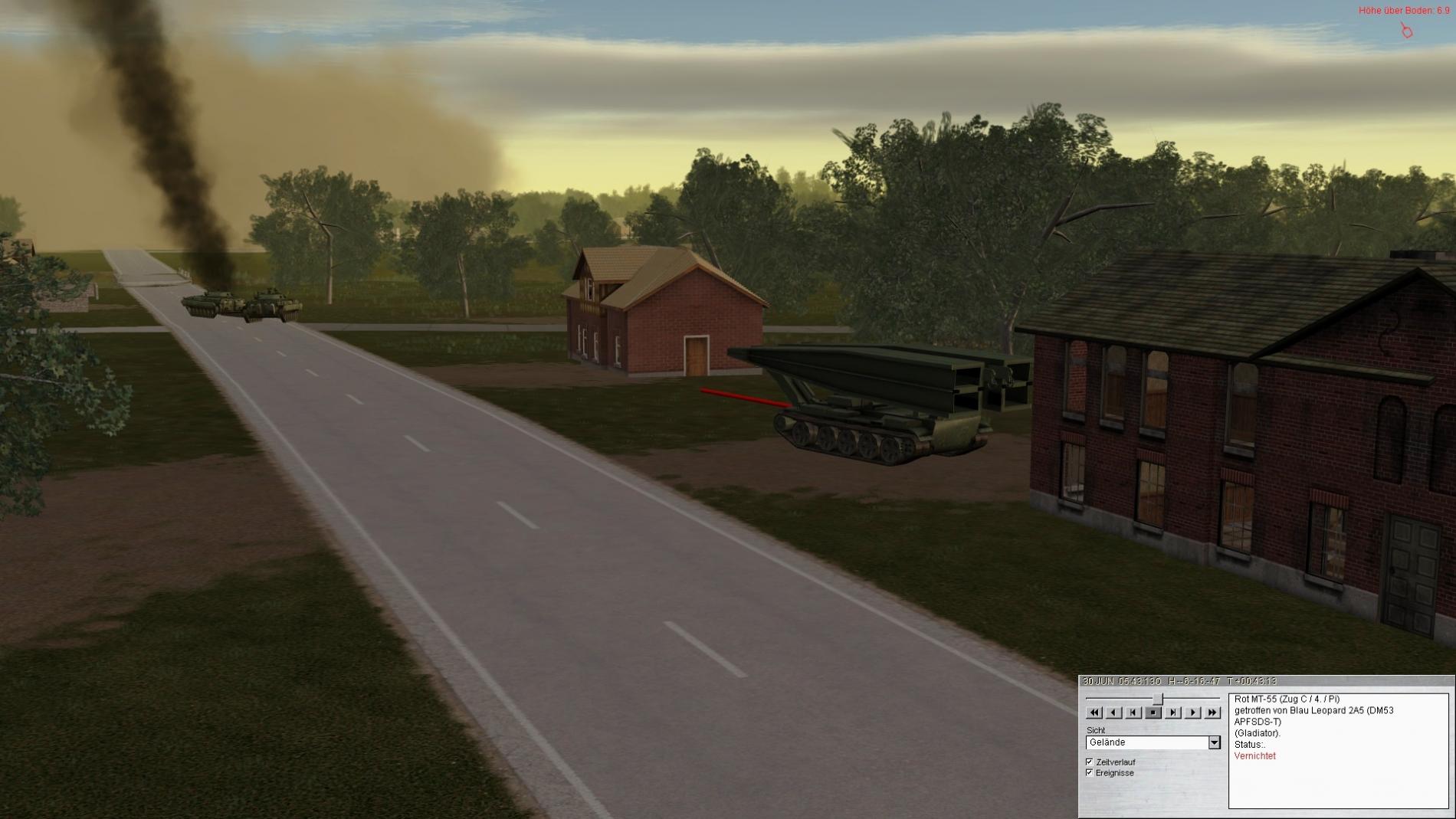The height and width of the screenshot is (819, 1456).
Task: Play the replay forward
Action: (x=1192, y=713)
